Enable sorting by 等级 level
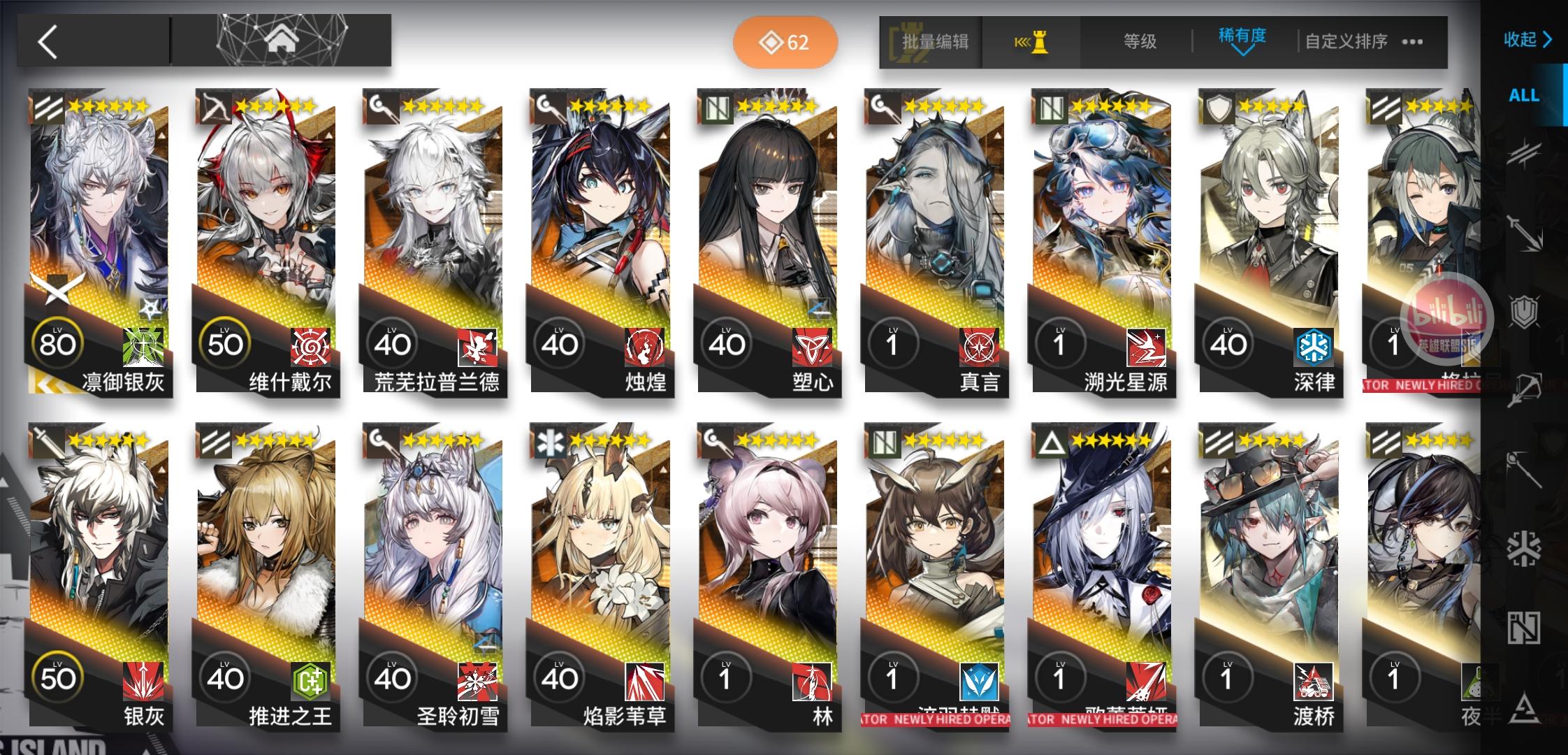The width and height of the screenshot is (1568, 755). point(1139,41)
